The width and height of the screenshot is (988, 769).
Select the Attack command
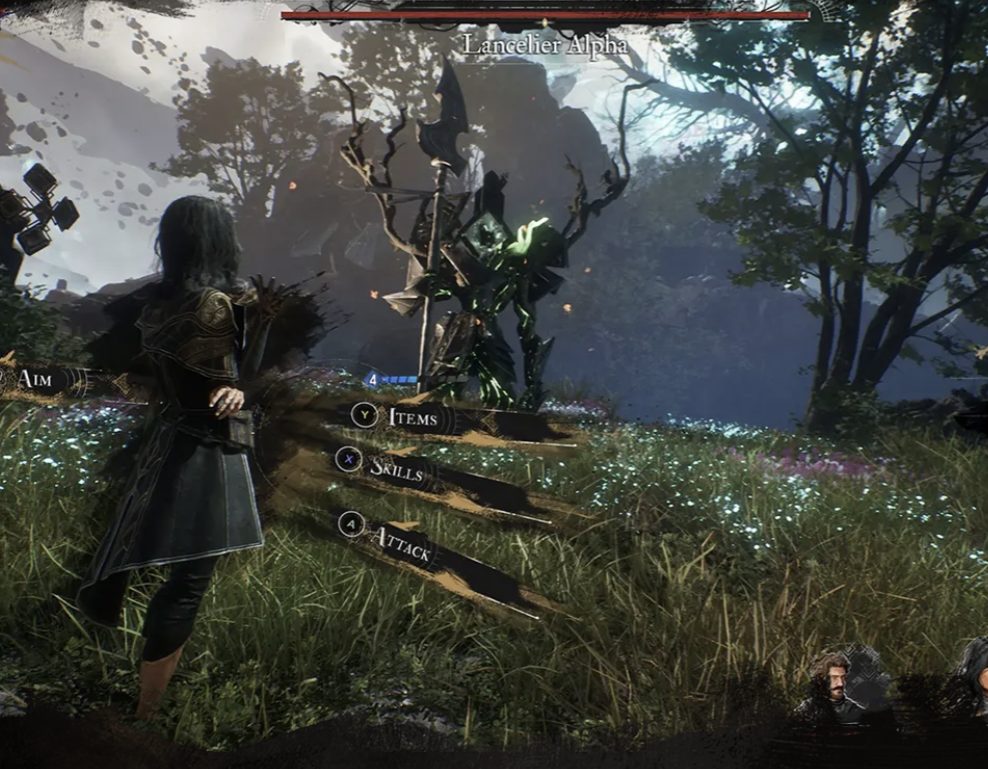point(401,542)
